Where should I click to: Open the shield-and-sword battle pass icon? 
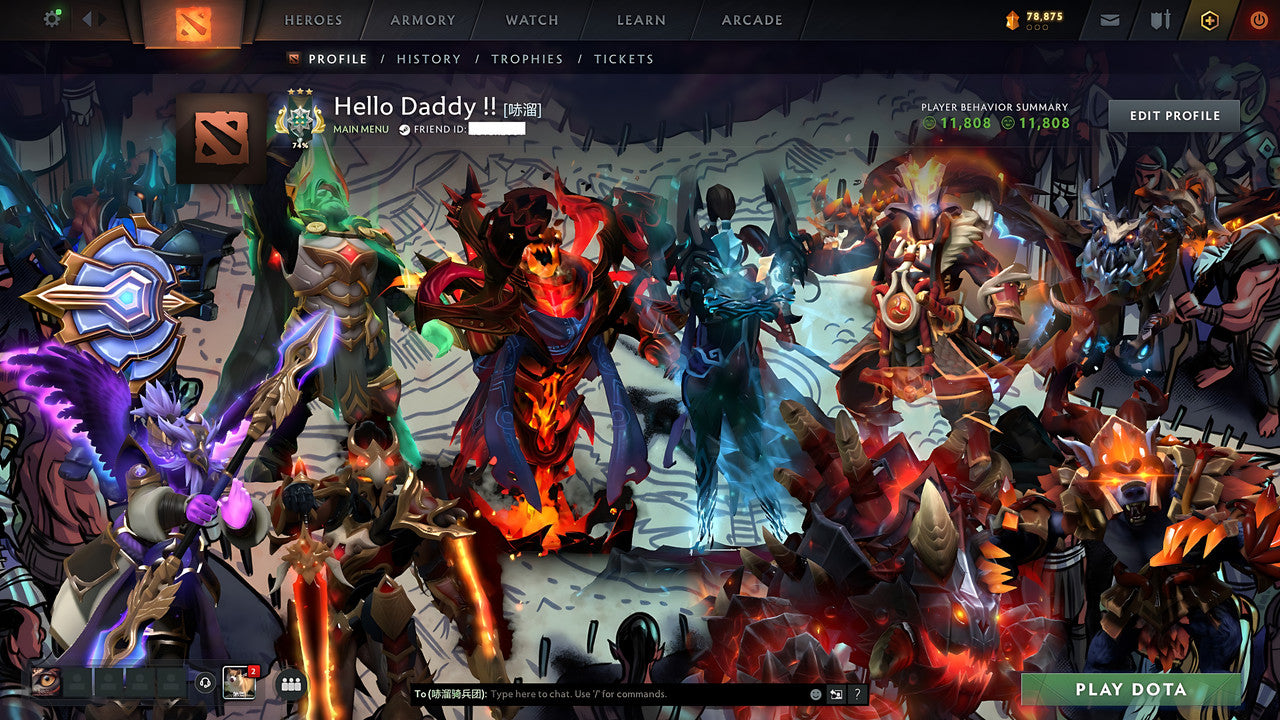pyautogui.click(x=1162, y=18)
